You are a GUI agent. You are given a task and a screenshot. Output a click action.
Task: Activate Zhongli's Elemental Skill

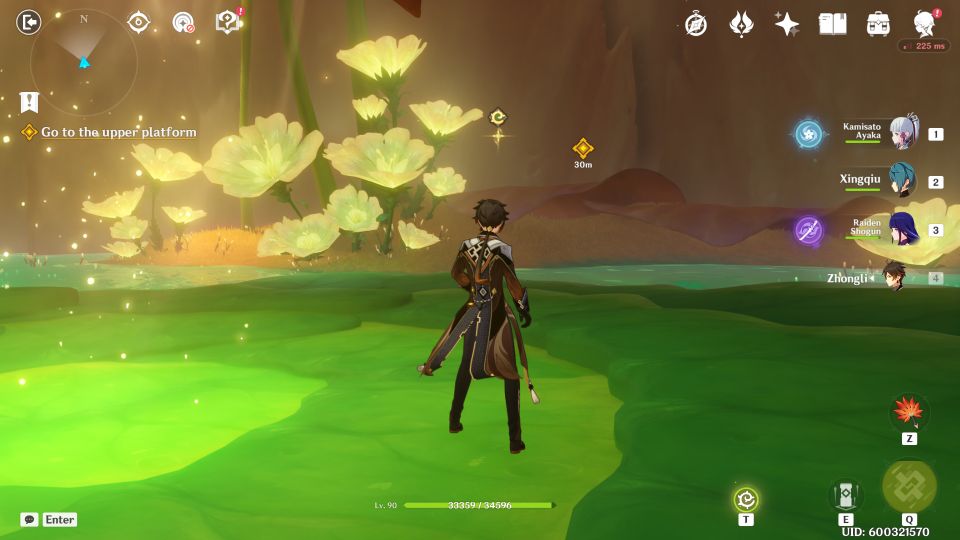[845, 495]
